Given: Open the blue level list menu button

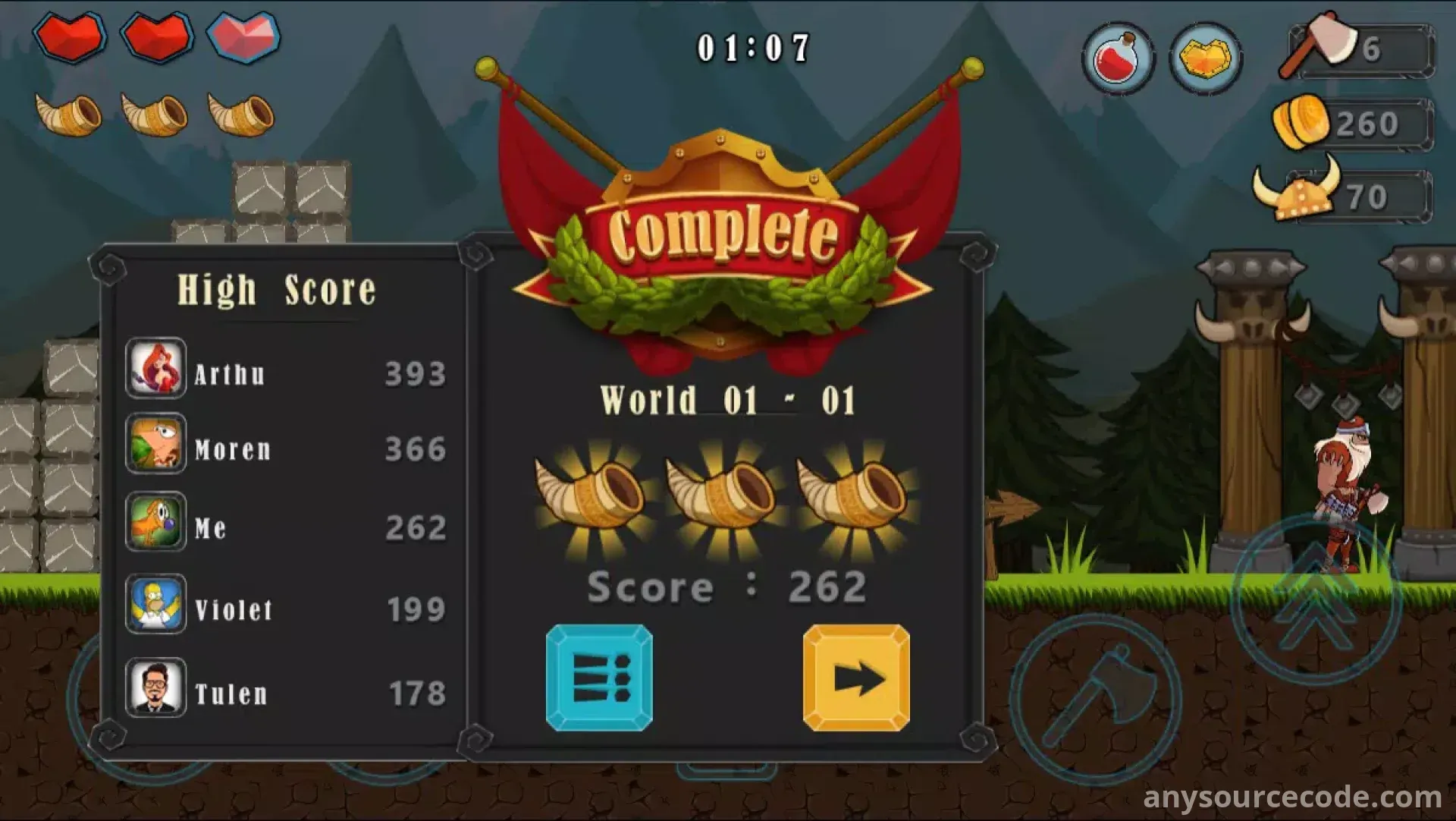Looking at the screenshot, I should 599,678.
